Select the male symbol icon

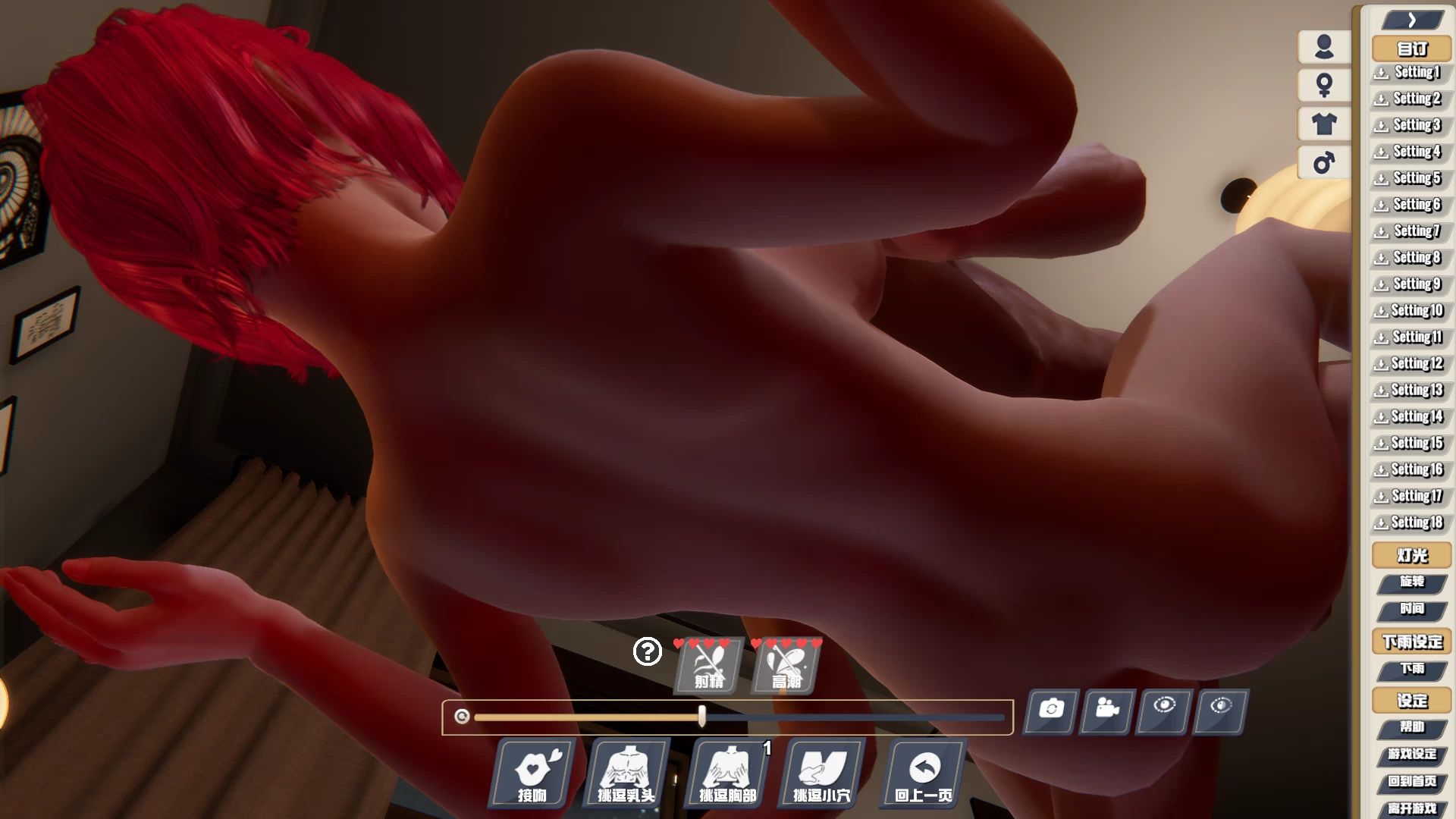tap(1323, 162)
